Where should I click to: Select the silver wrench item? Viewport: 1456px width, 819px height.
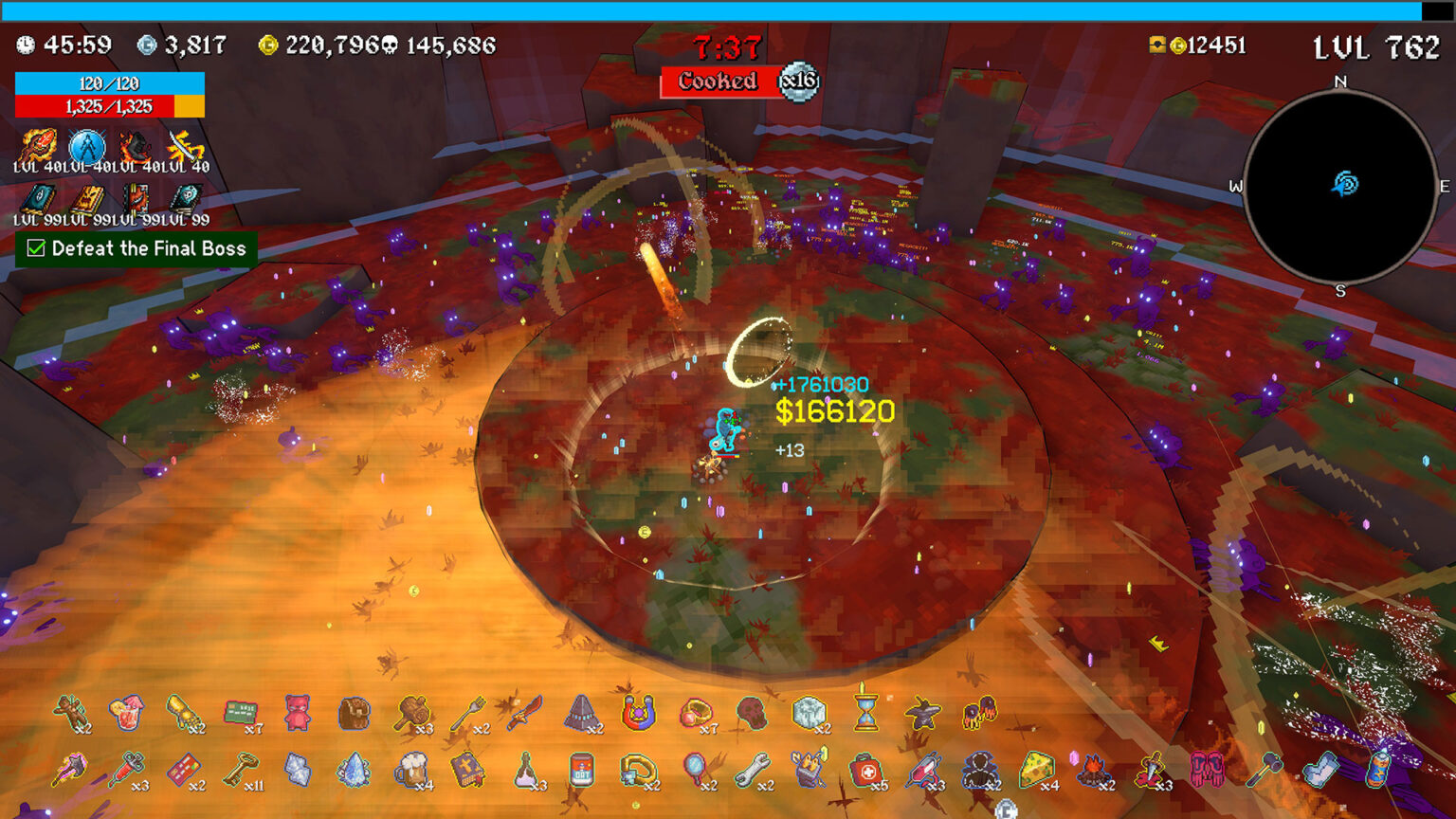752,770
